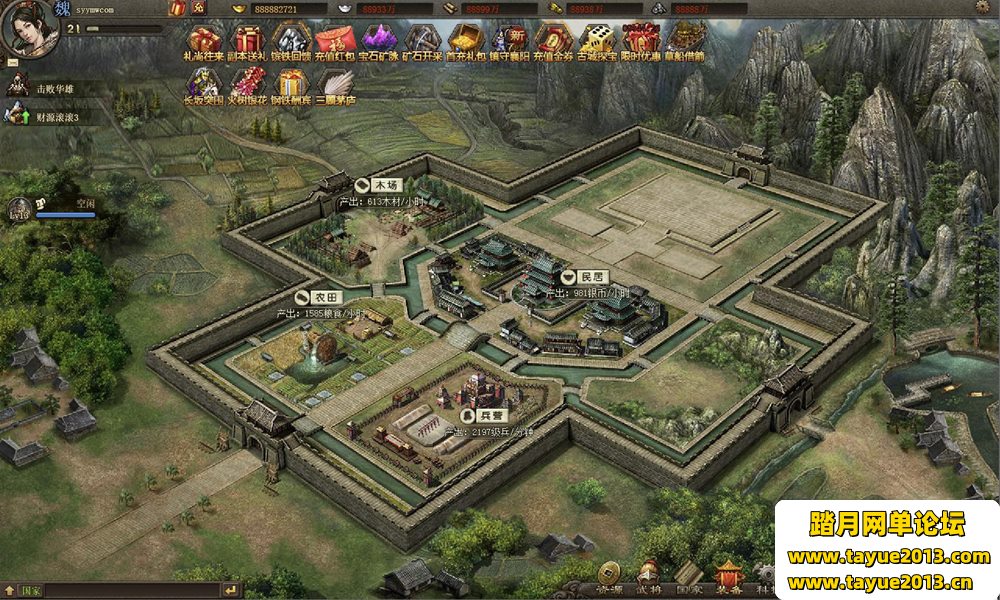Open the 武将 generals menu
Screen dimensions: 1000x600
pos(648,574)
